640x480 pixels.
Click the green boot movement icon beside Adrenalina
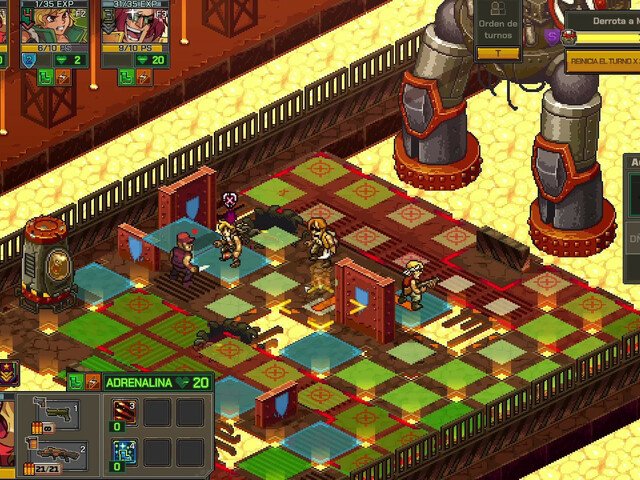(x=76, y=382)
